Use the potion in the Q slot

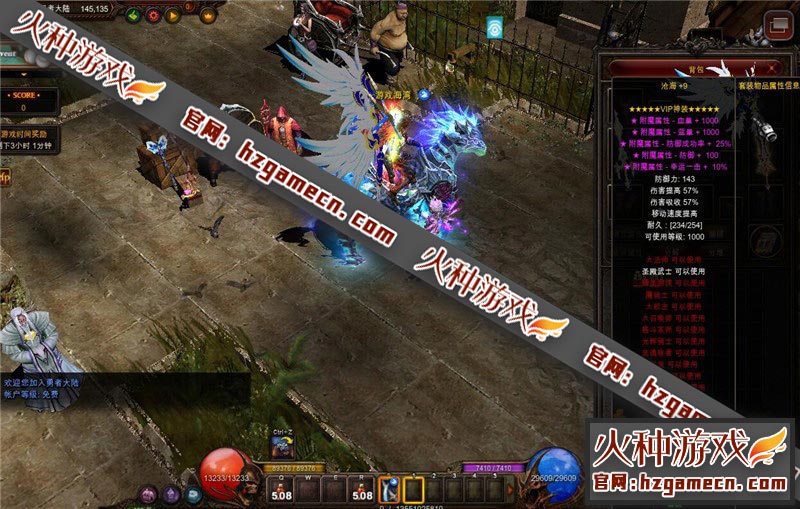[x=283, y=489]
